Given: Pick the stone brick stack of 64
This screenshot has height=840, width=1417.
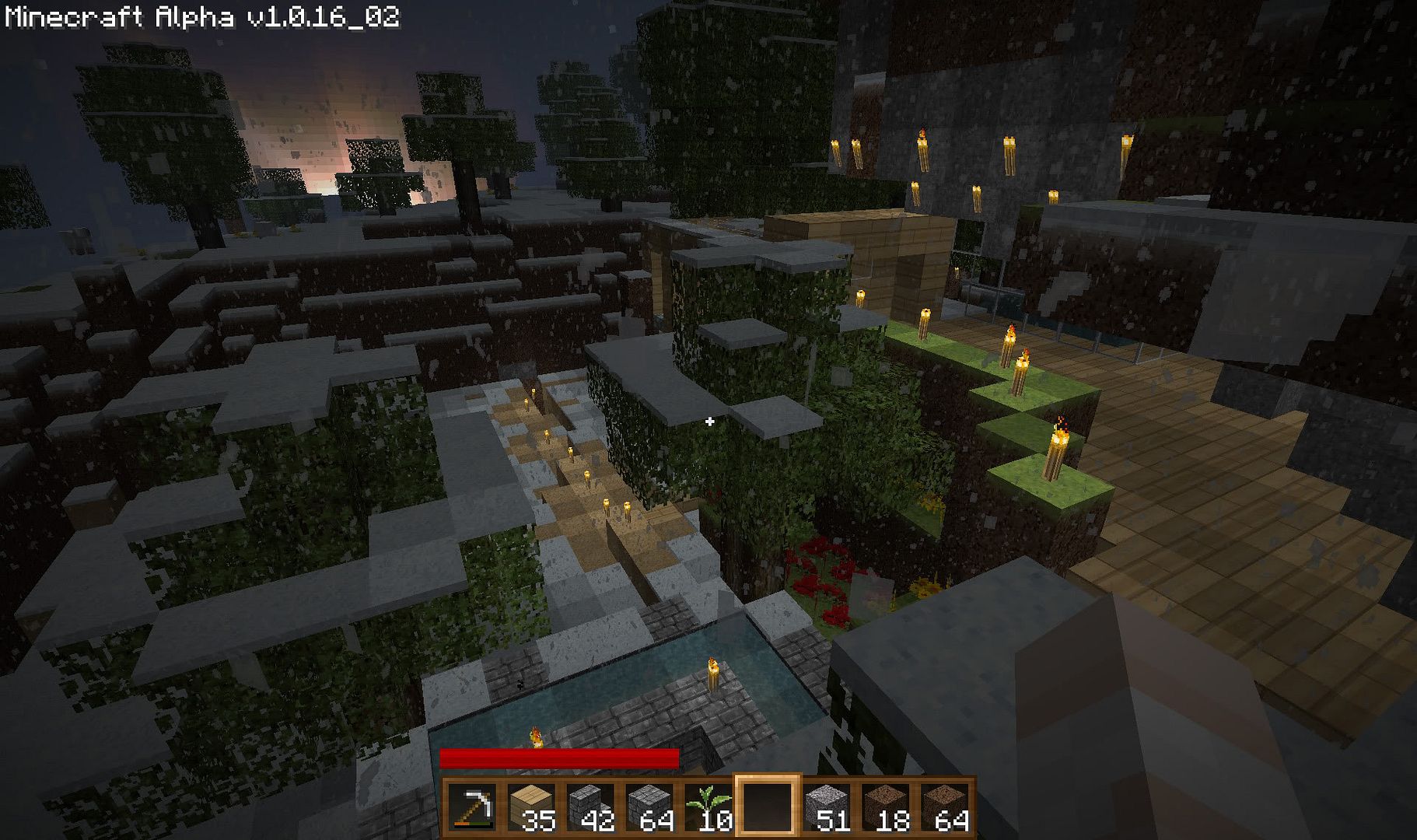Looking at the screenshot, I should coord(649,807).
